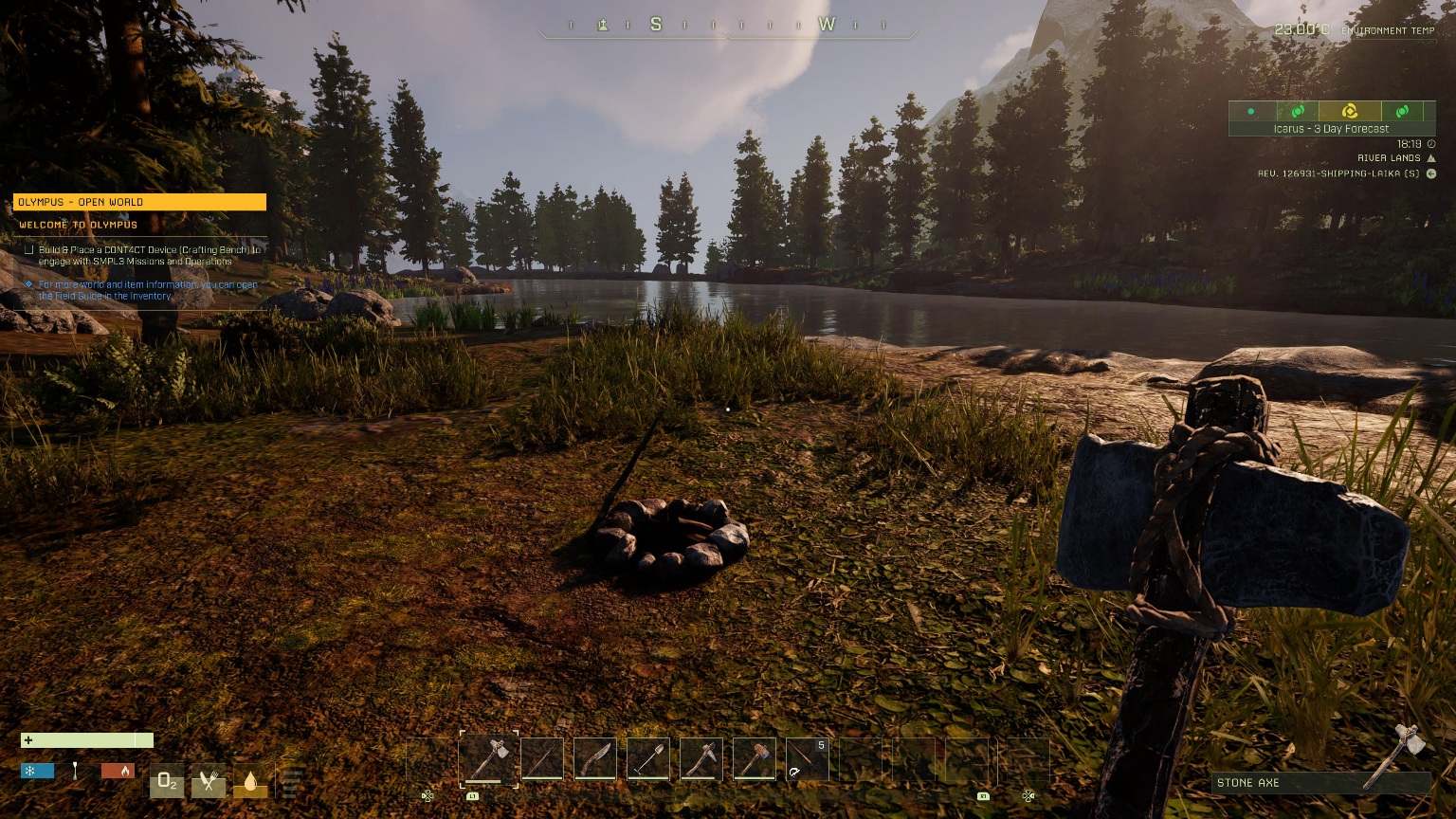
Task: Select the arrow stack of five
Action: coord(808,759)
